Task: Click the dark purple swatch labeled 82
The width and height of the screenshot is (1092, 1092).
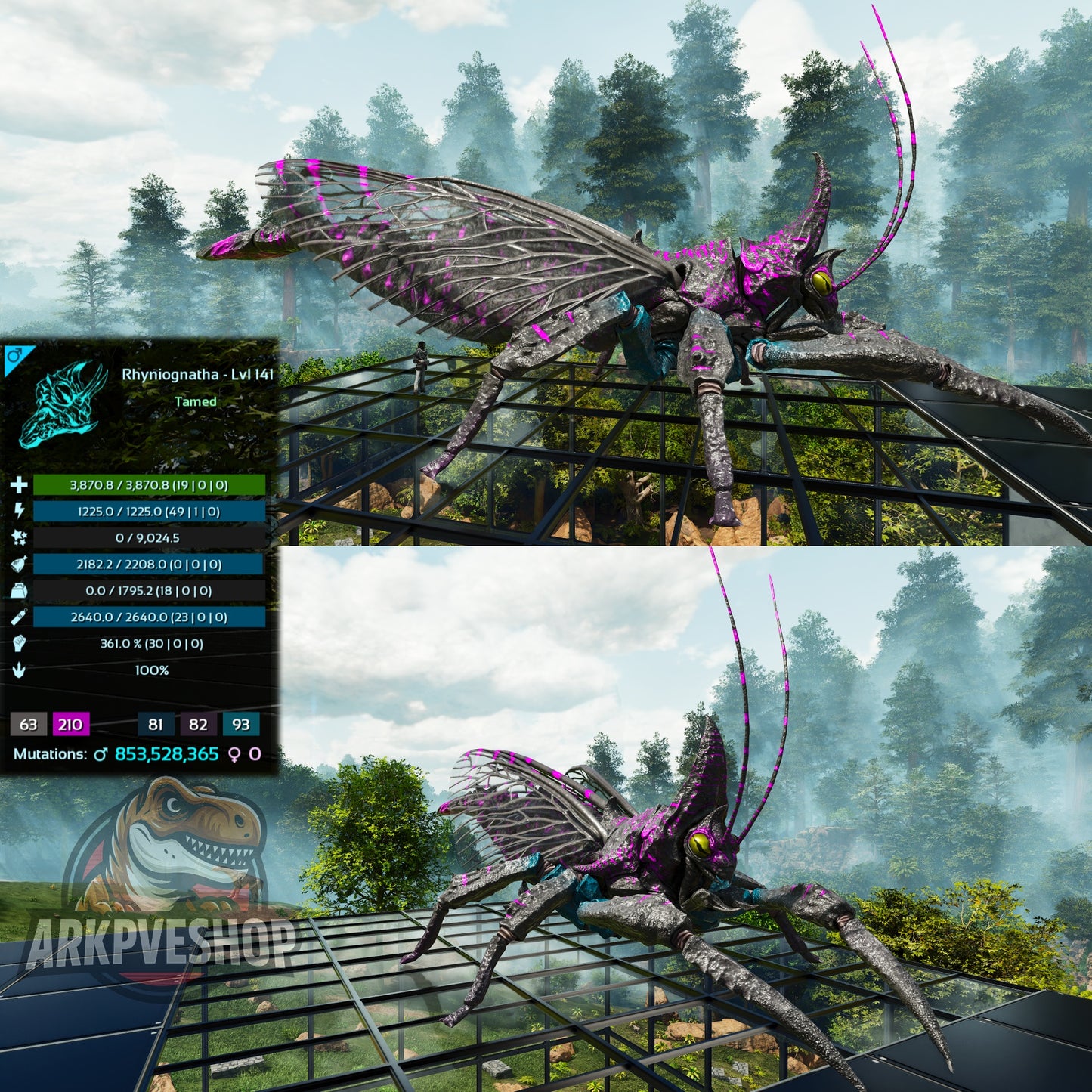Action: [x=198, y=725]
